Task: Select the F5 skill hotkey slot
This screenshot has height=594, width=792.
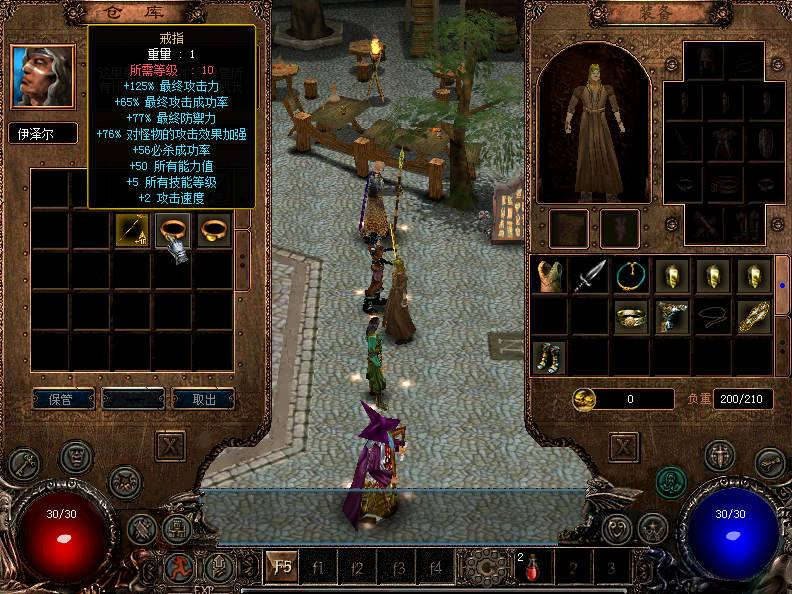Action: [283, 568]
